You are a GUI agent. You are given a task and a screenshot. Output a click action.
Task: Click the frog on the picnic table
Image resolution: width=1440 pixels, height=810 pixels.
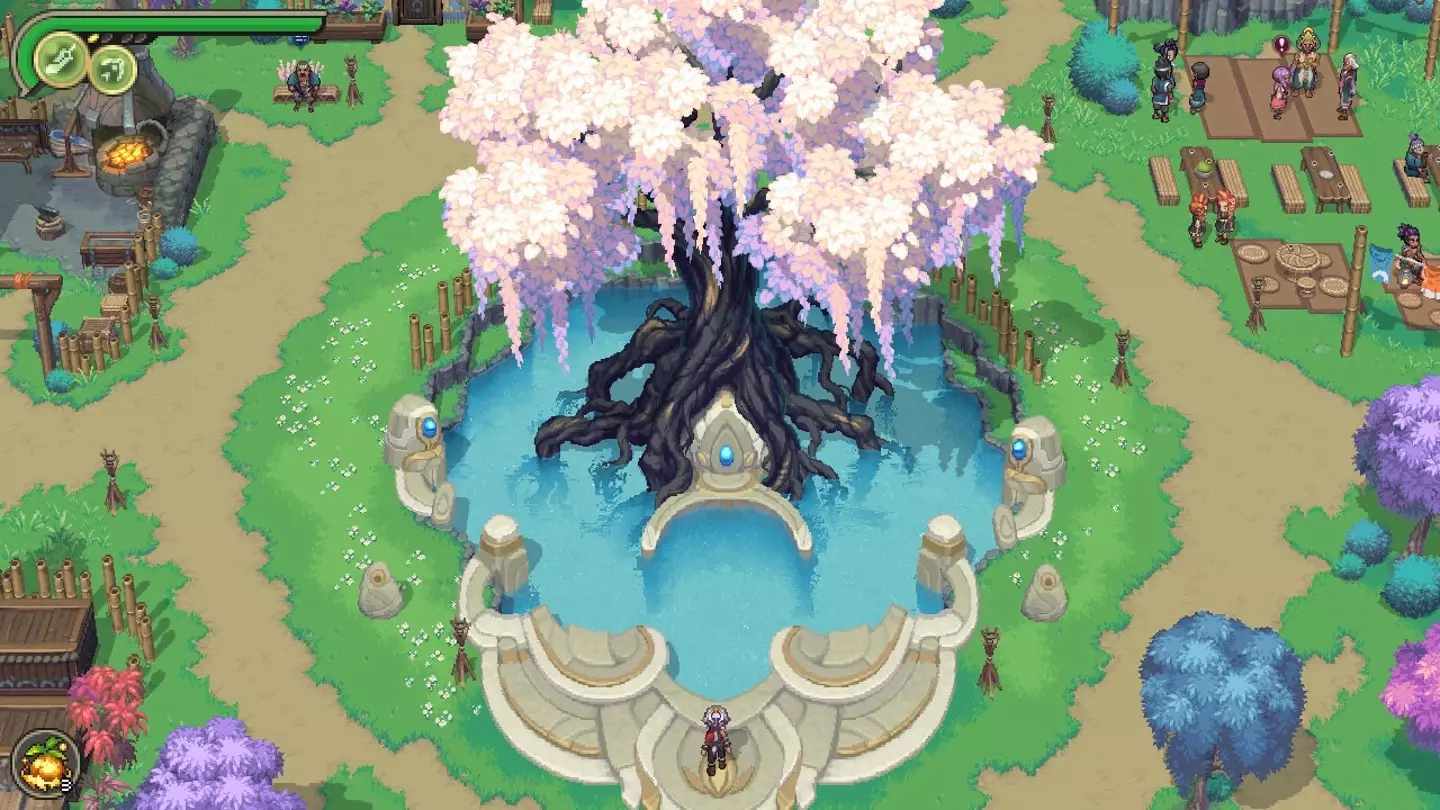pyautogui.click(x=1203, y=168)
